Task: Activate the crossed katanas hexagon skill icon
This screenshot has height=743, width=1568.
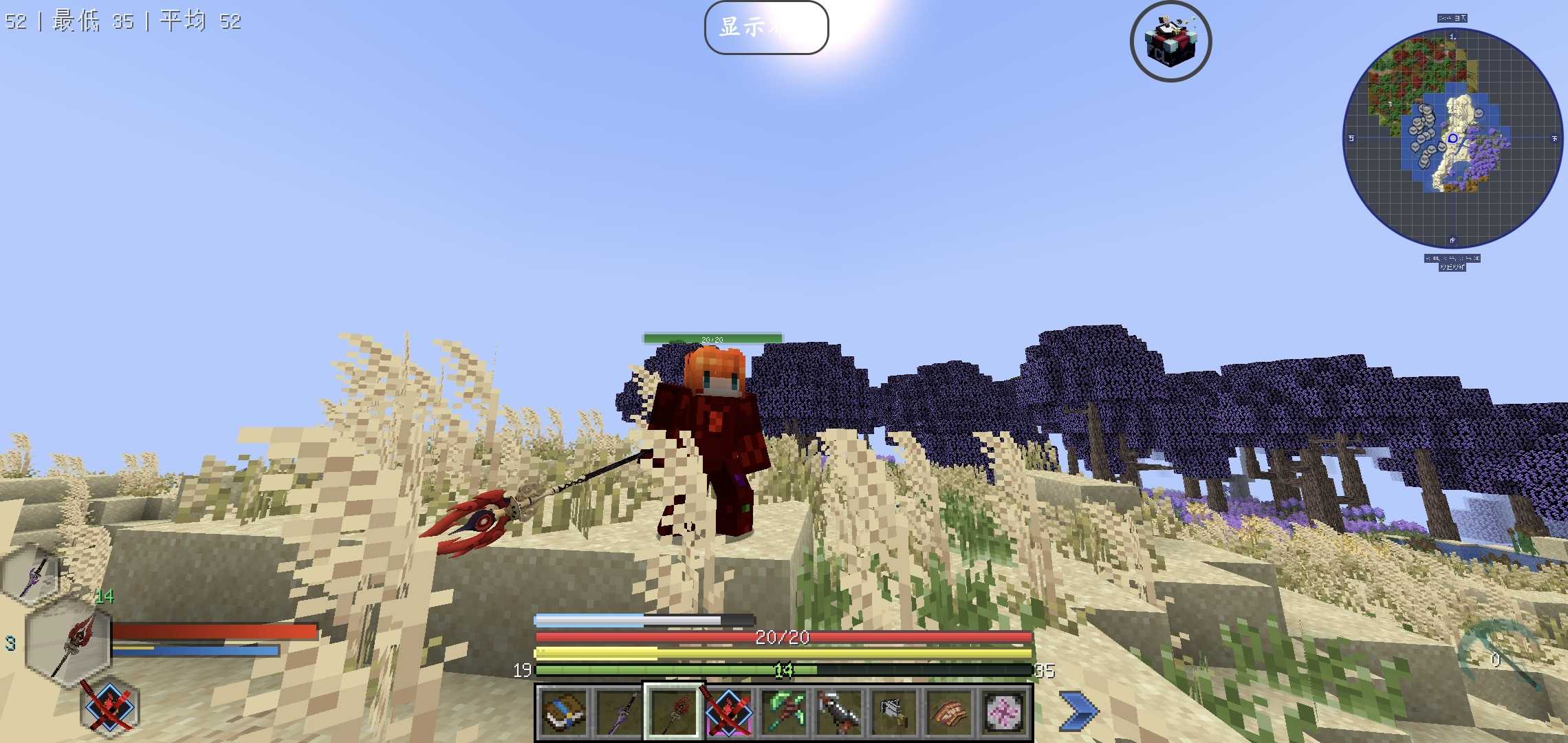Action: pos(109,707)
